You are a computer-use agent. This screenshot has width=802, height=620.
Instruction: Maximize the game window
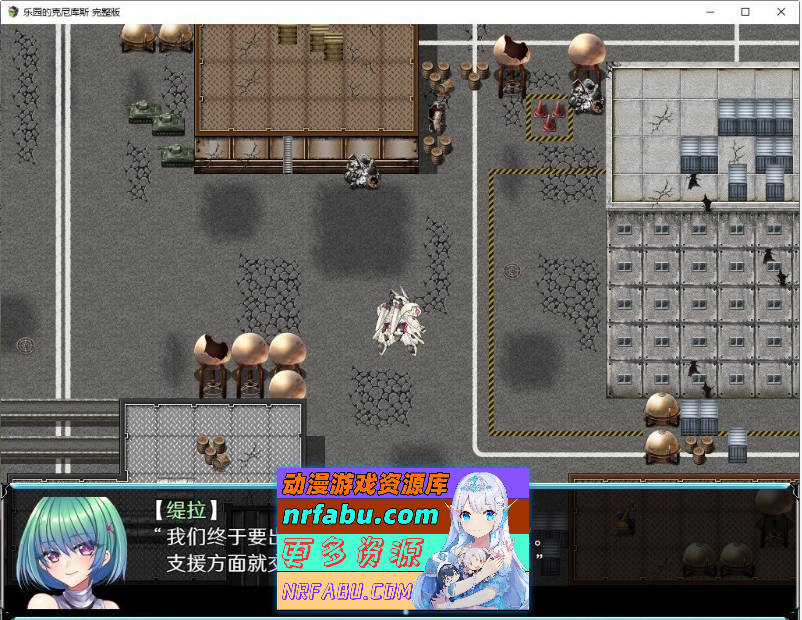[x=745, y=12]
